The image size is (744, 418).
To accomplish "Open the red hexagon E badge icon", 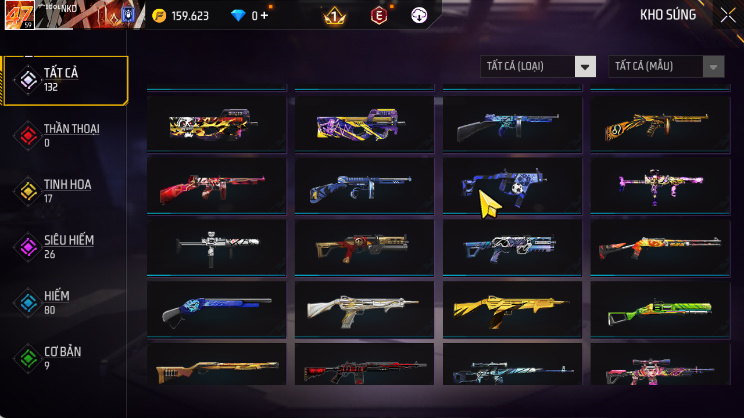I will coord(379,16).
